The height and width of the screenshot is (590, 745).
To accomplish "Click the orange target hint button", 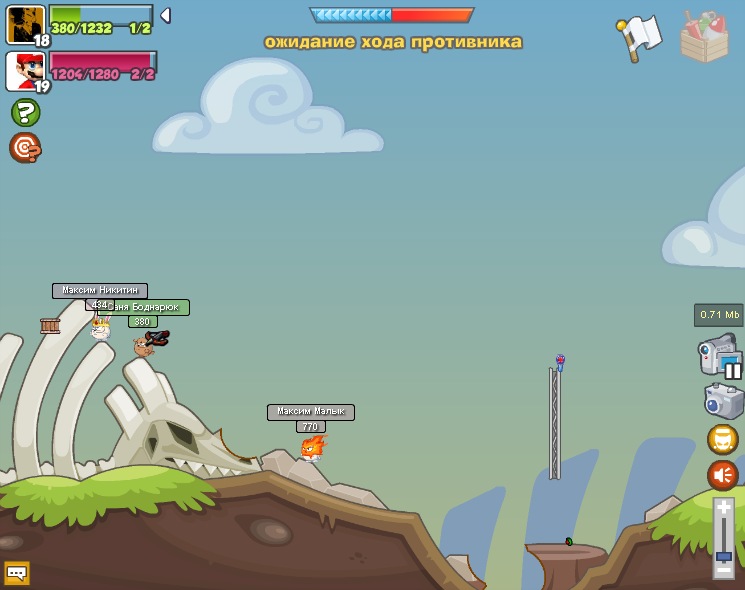I will (25, 148).
